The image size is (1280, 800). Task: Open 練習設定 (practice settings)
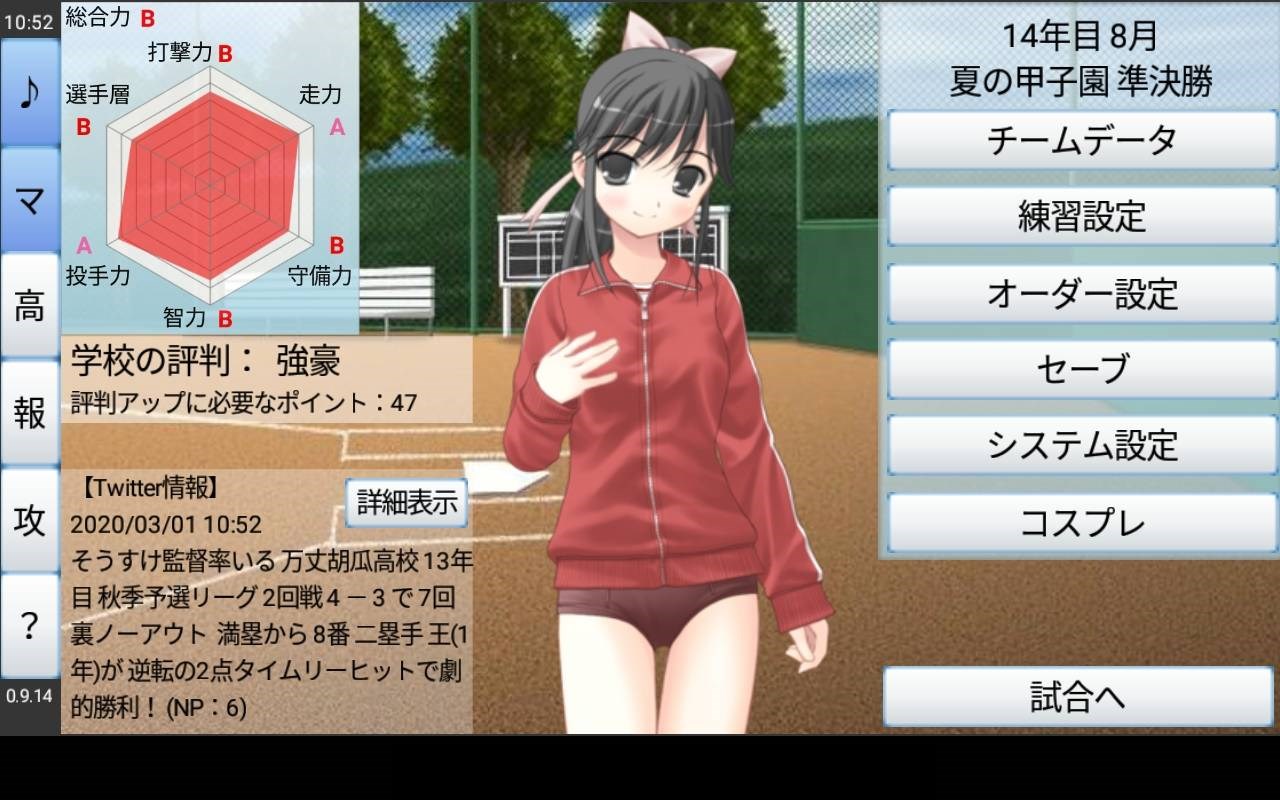point(1080,218)
